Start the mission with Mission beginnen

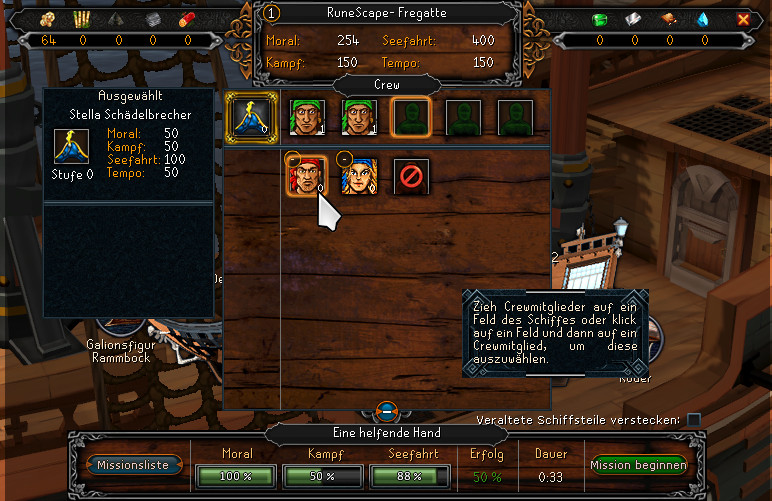point(638,465)
